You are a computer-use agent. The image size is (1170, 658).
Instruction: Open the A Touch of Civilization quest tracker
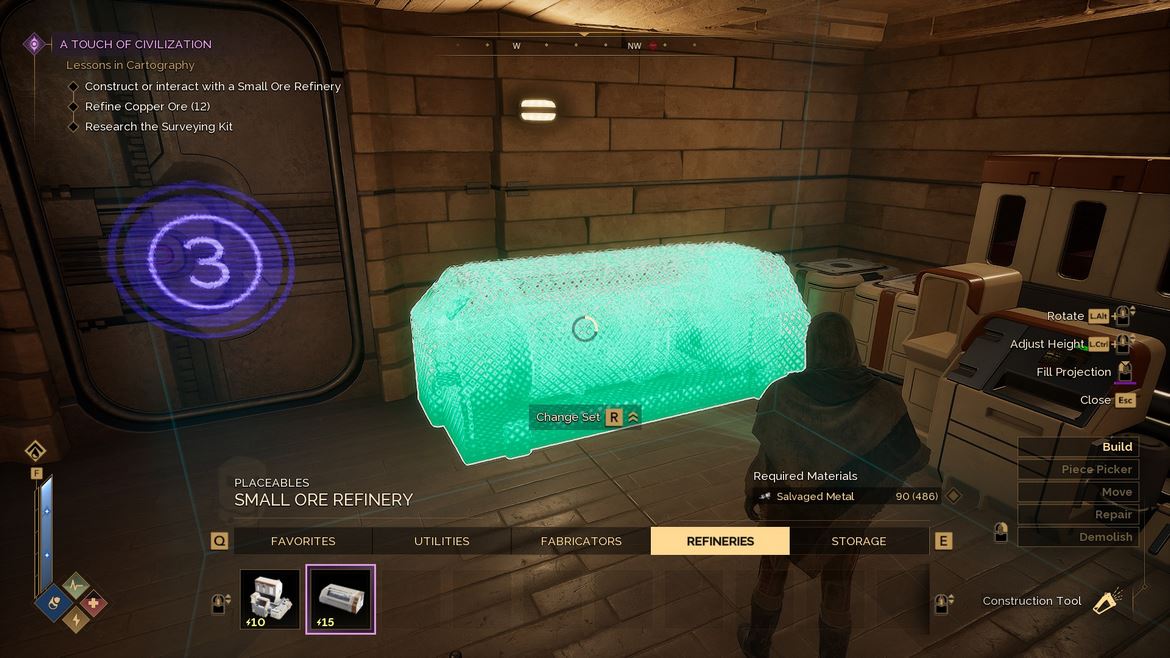pyautogui.click(x=135, y=44)
